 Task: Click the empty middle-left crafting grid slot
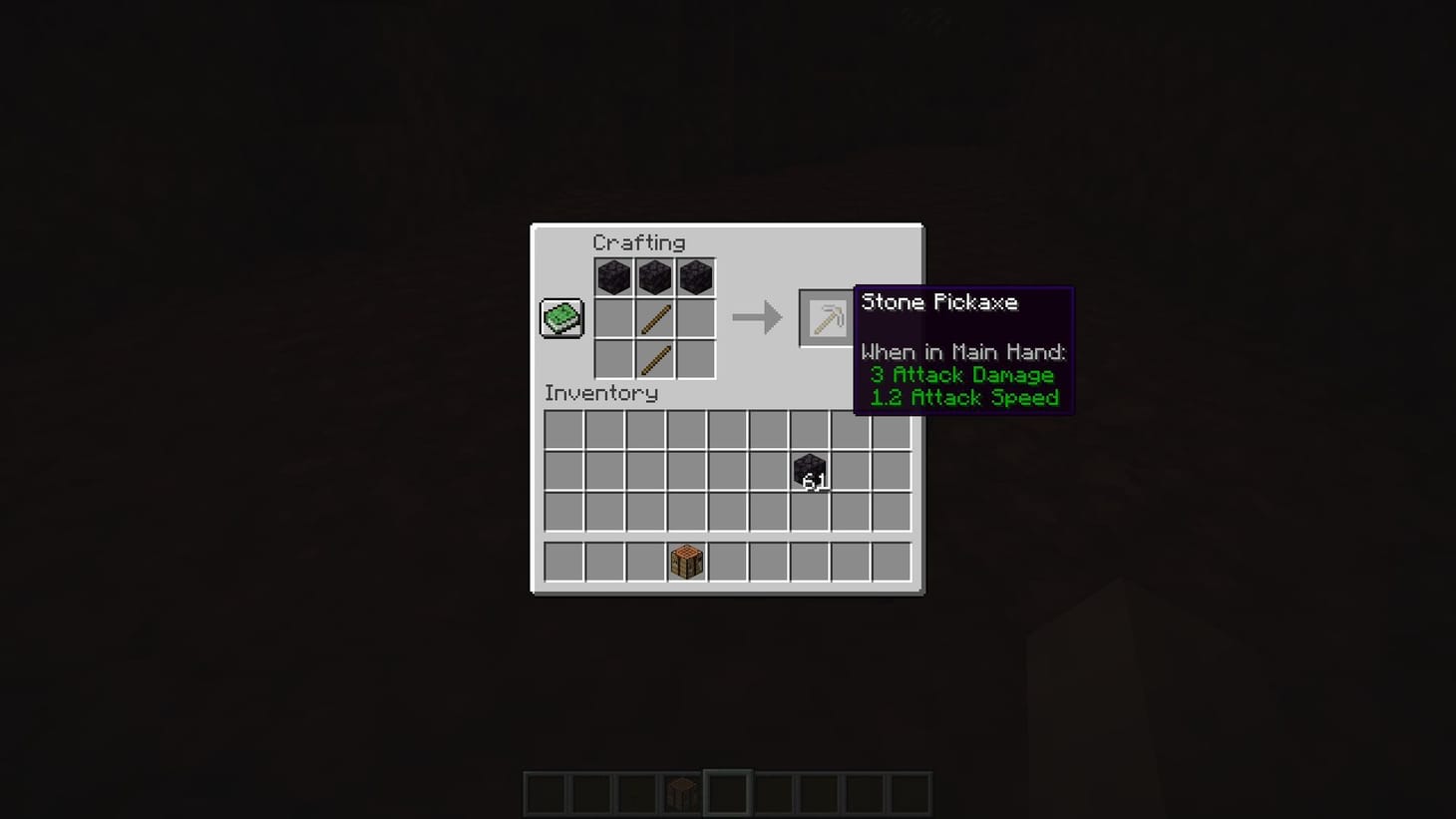612,317
